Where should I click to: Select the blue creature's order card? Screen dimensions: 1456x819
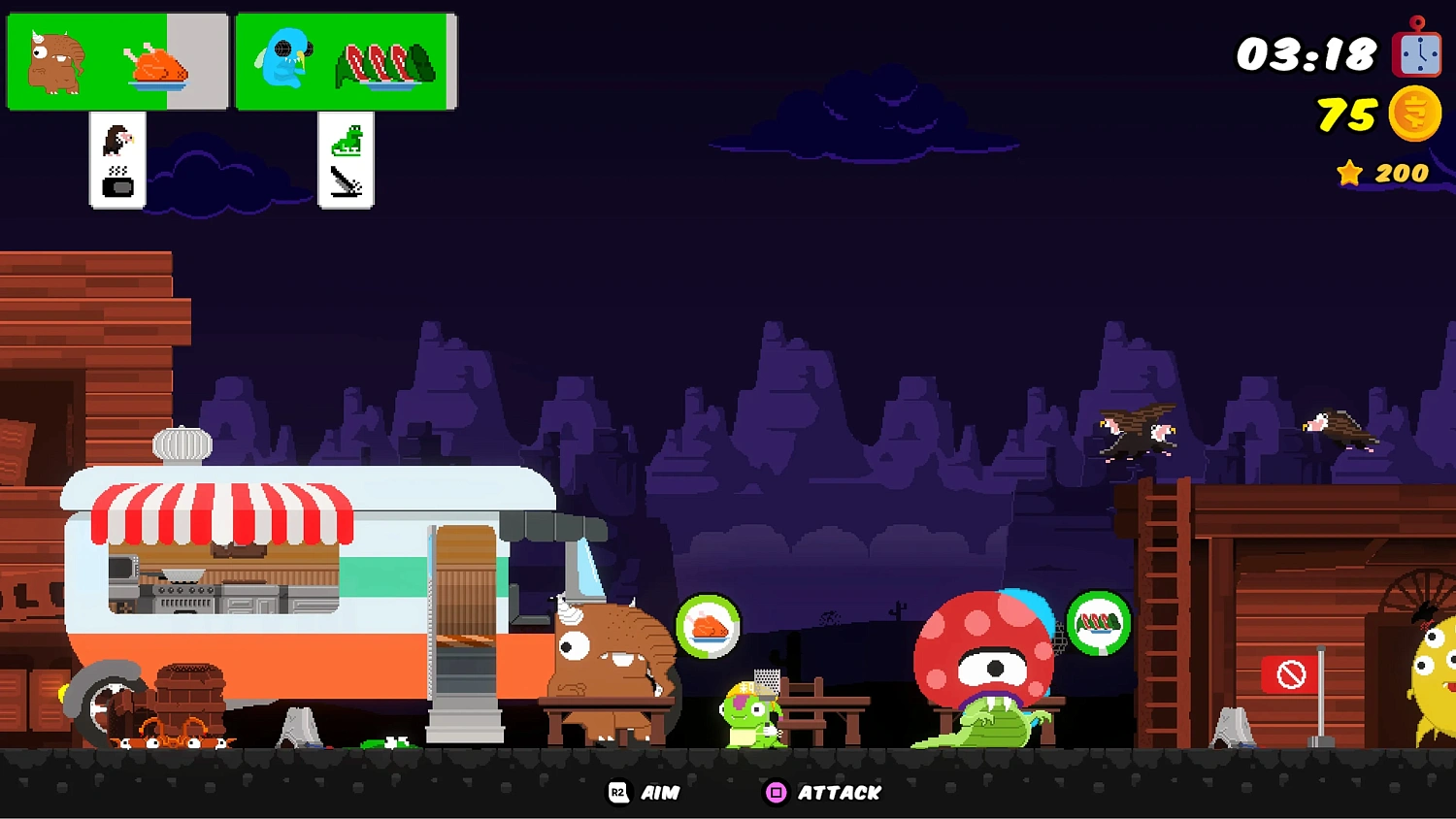345,60
